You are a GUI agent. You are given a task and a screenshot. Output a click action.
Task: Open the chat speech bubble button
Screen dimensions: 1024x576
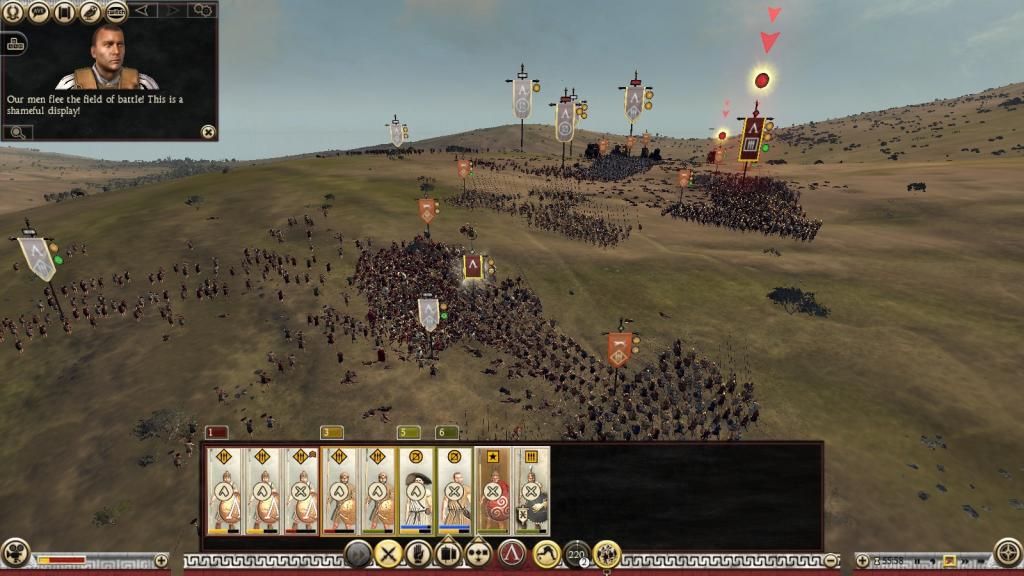(x=39, y=12)
